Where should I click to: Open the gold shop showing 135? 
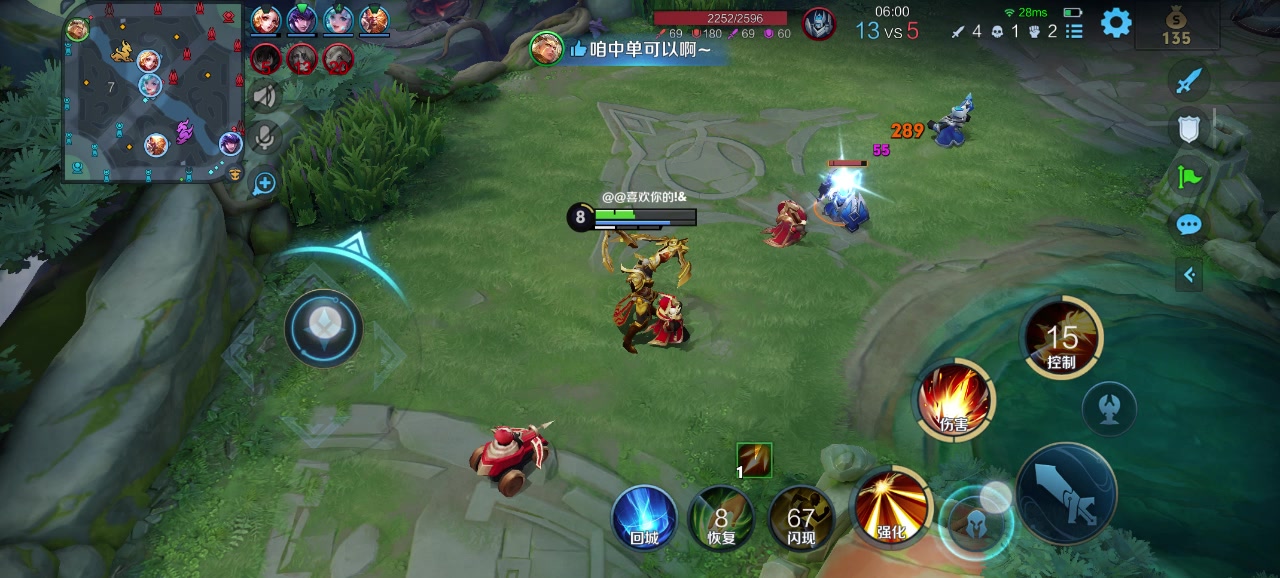pos(1176,25)
